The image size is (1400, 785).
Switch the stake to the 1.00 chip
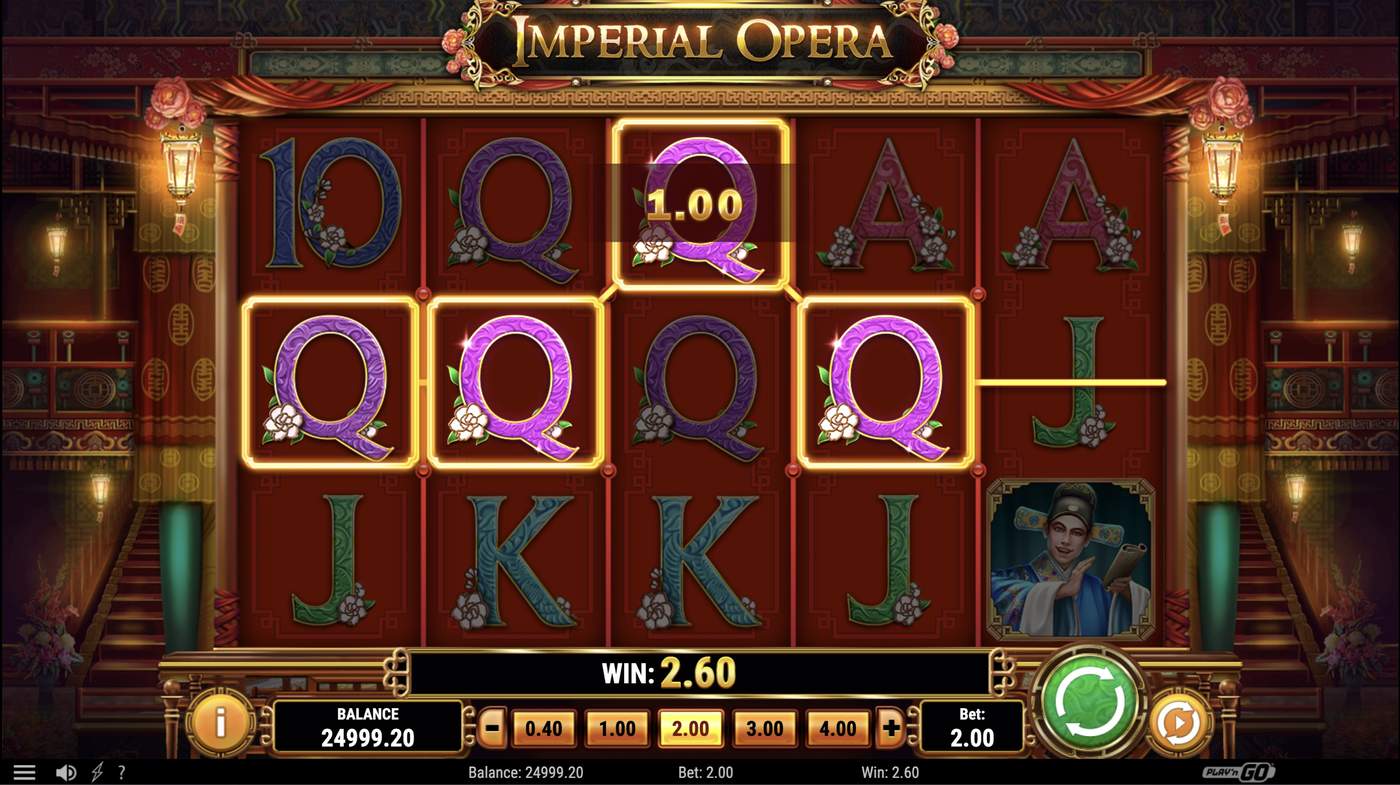[x=617, y=727]
